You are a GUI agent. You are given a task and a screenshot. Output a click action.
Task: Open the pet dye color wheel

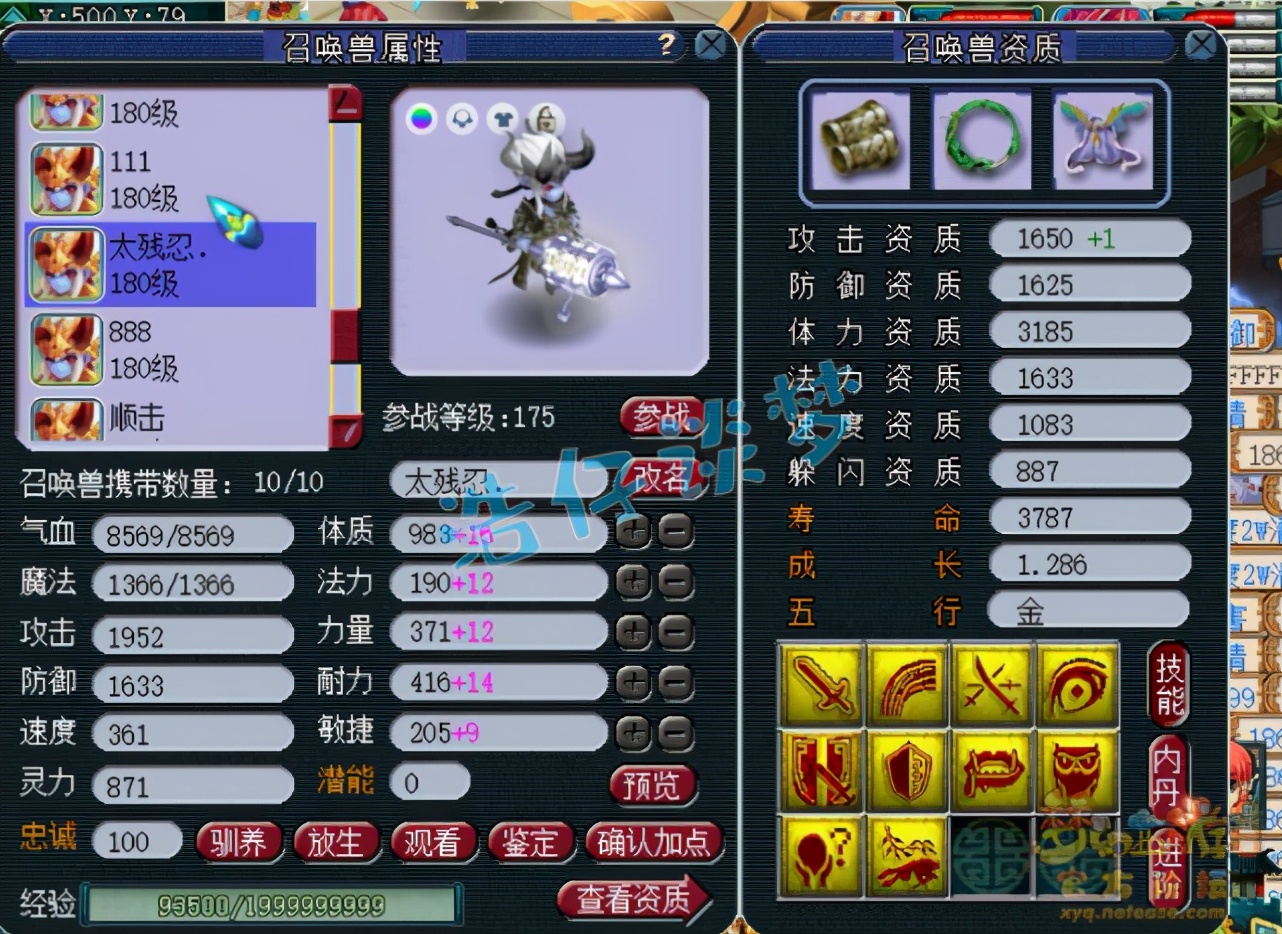(x=421, y=117)
